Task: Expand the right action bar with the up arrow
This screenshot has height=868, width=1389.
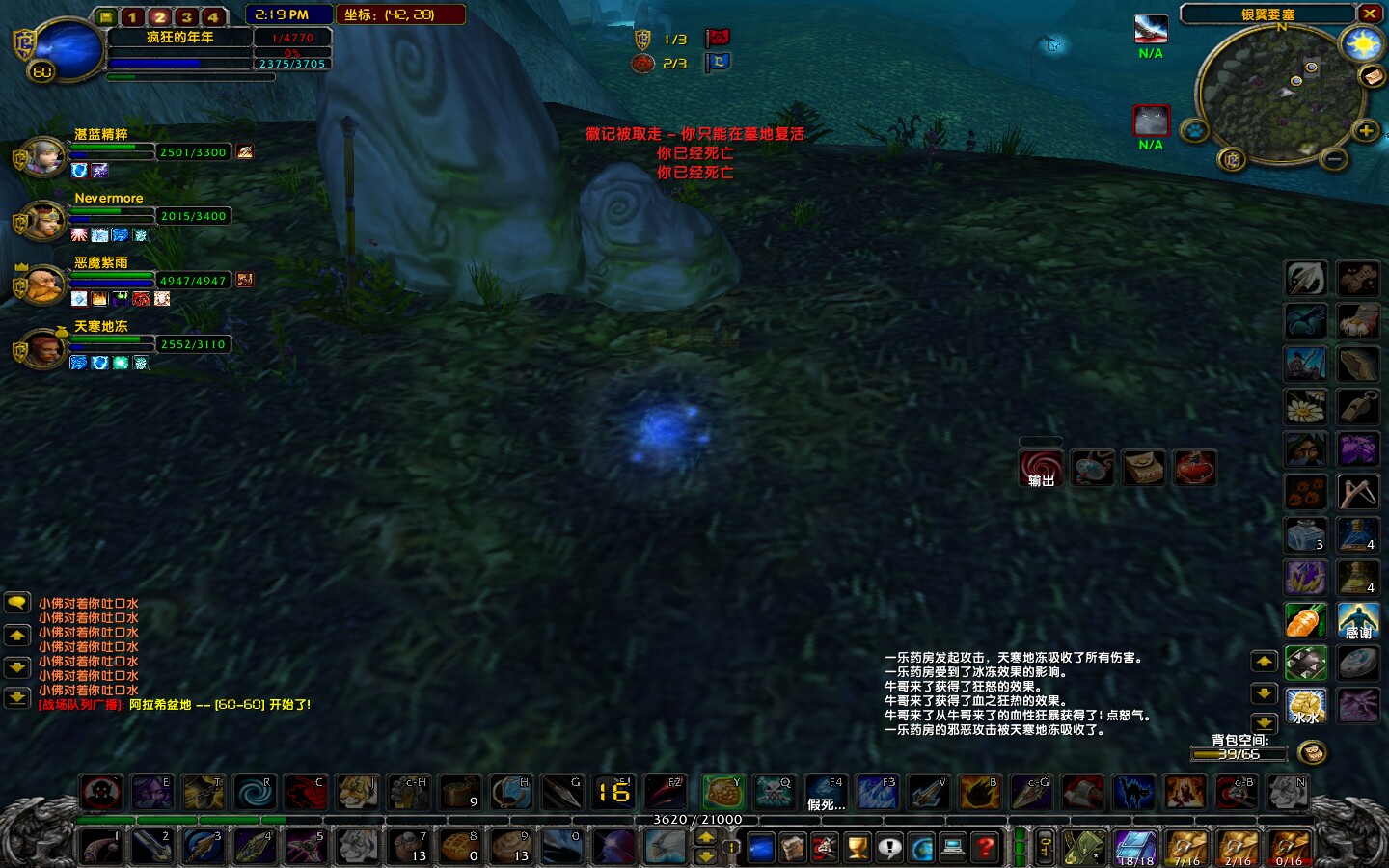Action: 1264,662
